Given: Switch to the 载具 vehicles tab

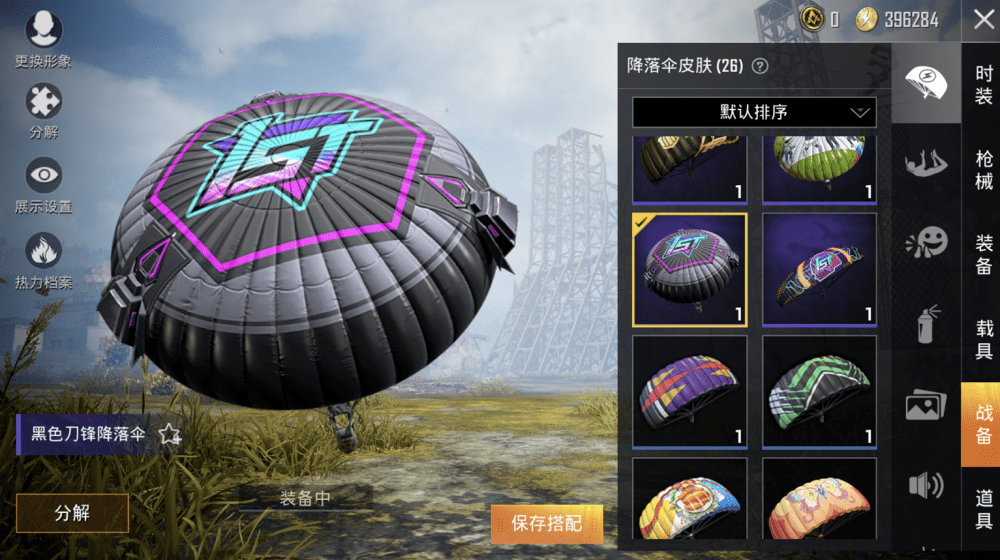Looking at the screenshot, I should (x=983, y=340).
